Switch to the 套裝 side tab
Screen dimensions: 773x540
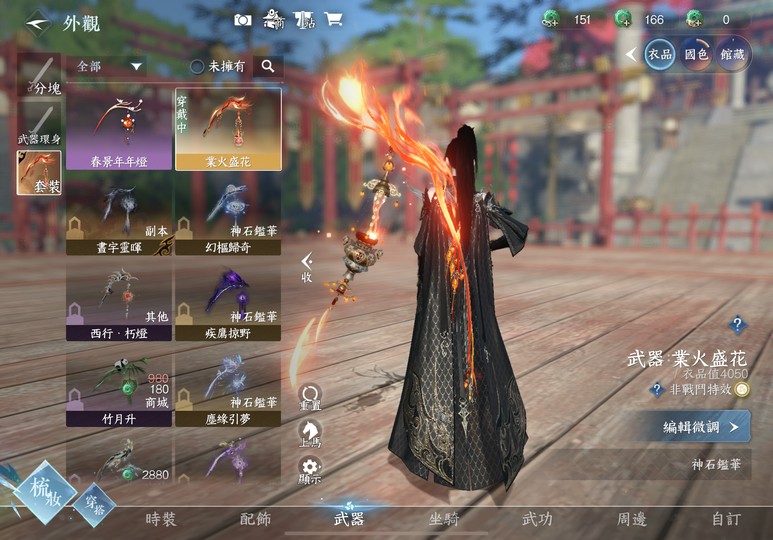tap(39, 172)
